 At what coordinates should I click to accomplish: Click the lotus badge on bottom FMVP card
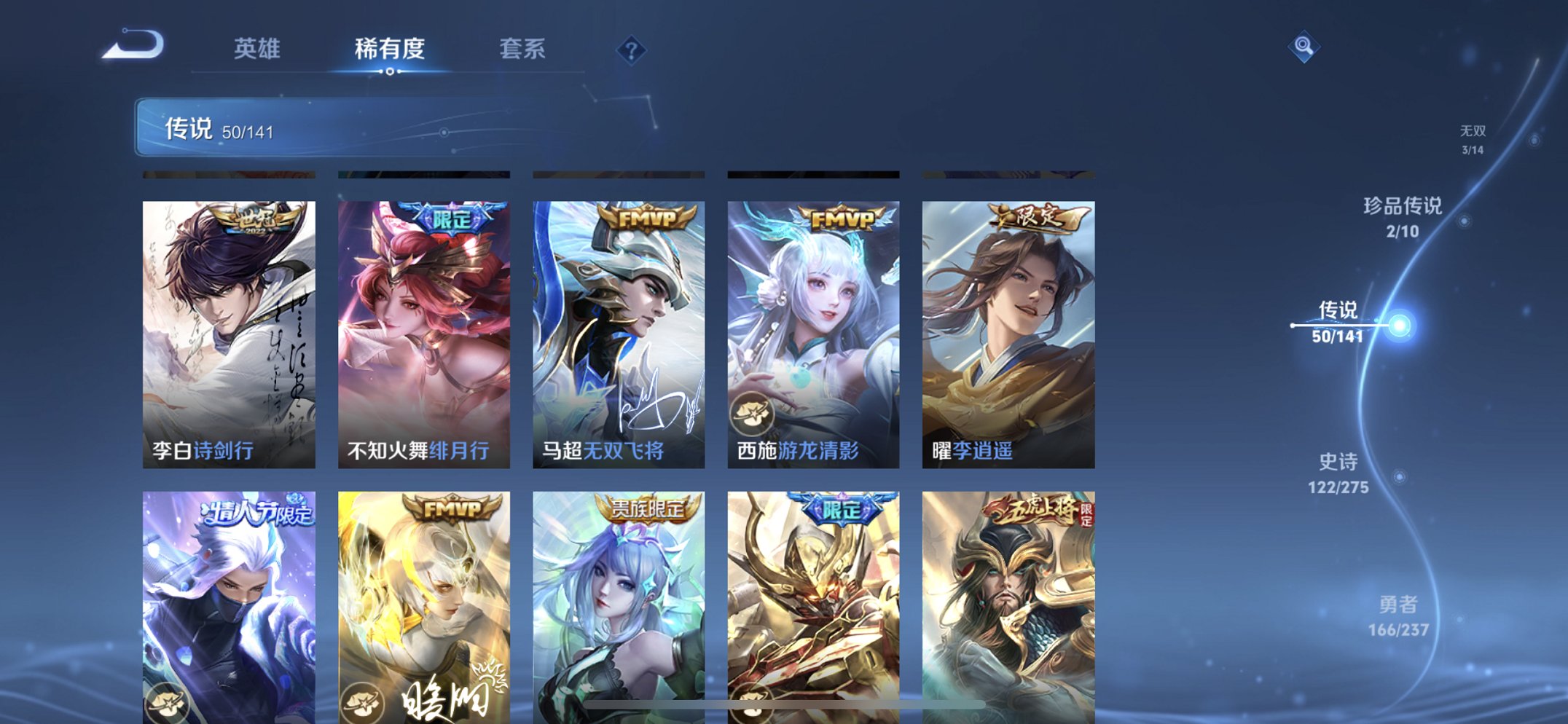[364, 704]
